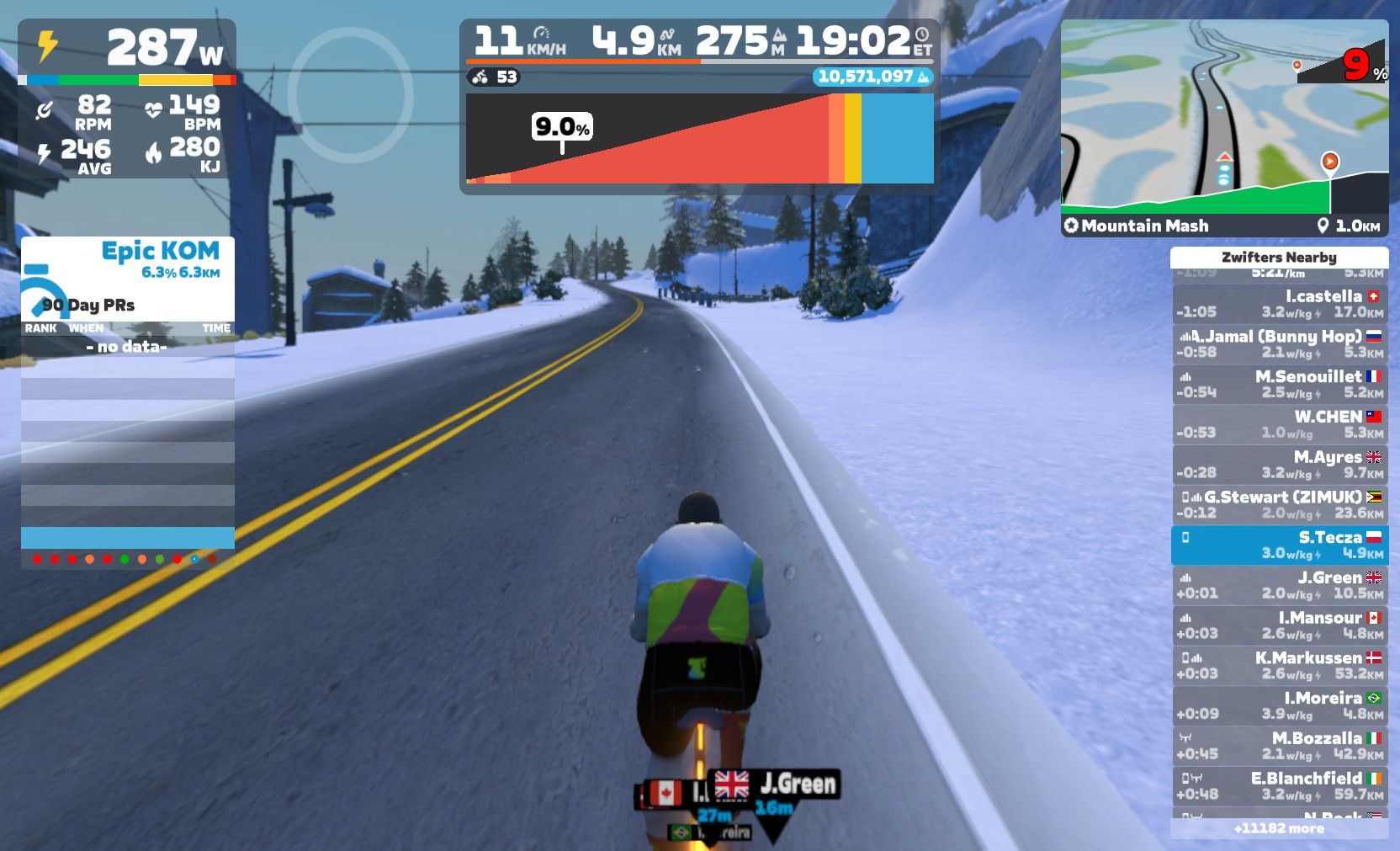
Task: Choose A.Jamal (Bunny Hop) rider row
Action: (1279, 344)
